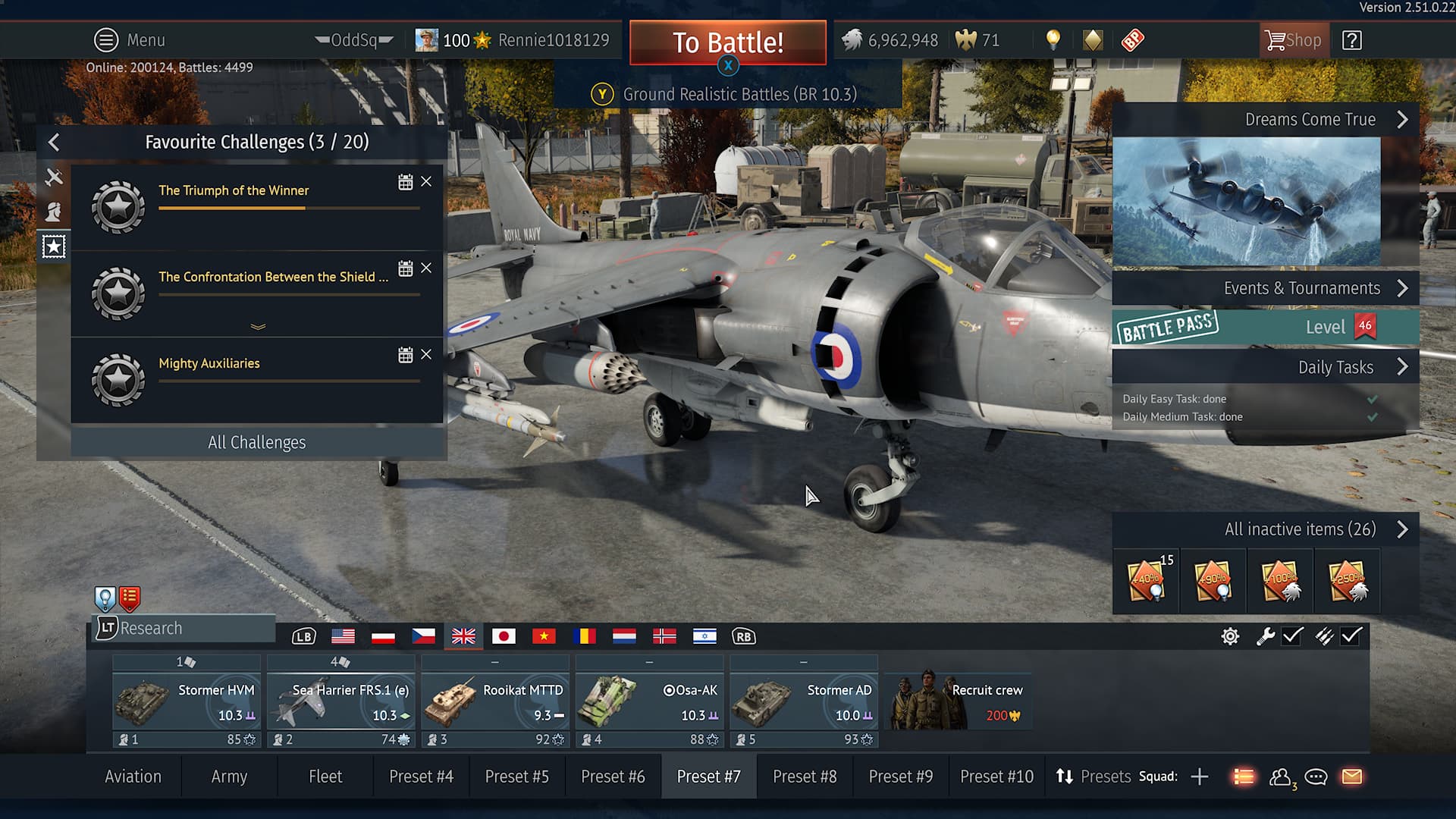The height and width of the screenshot is (819, 1456).
Task: Show All Challenges list
Action: (257, 442)
